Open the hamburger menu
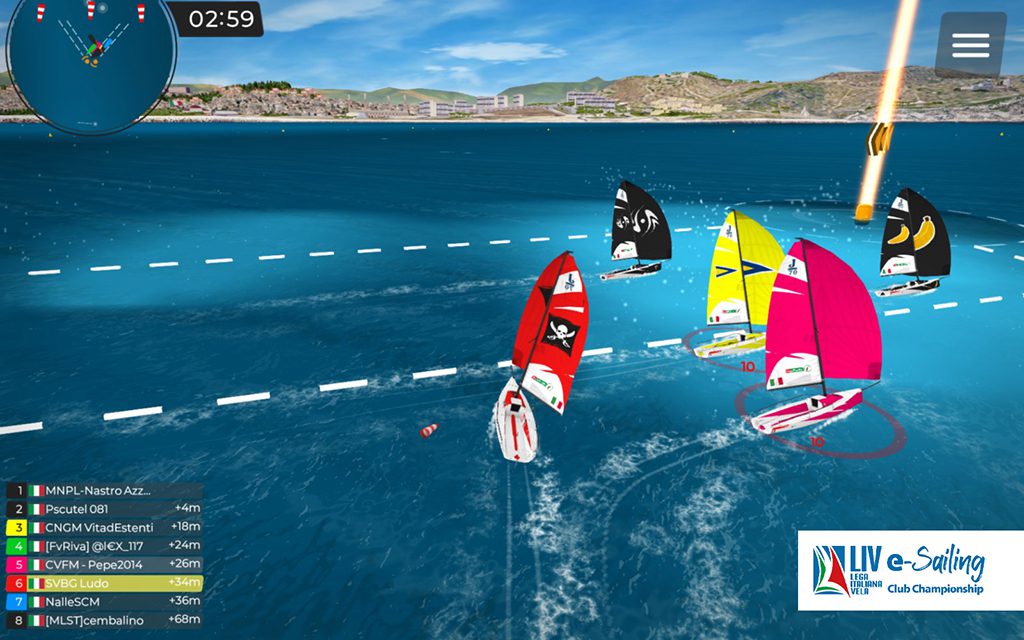Image resolution: width=1024 pixels, height=640 pixels. pyautogui.click(x=970, y=45)
